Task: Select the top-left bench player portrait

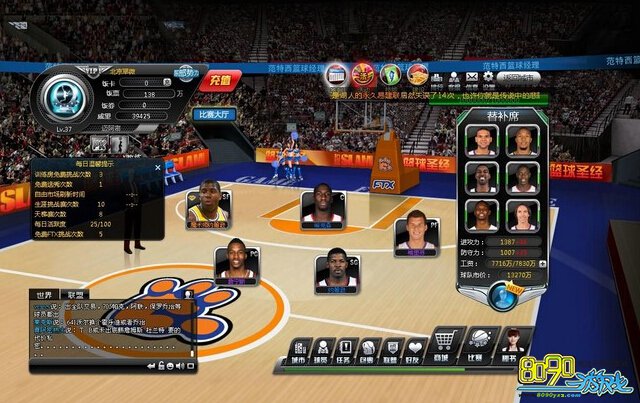Action: pos(481,140)
